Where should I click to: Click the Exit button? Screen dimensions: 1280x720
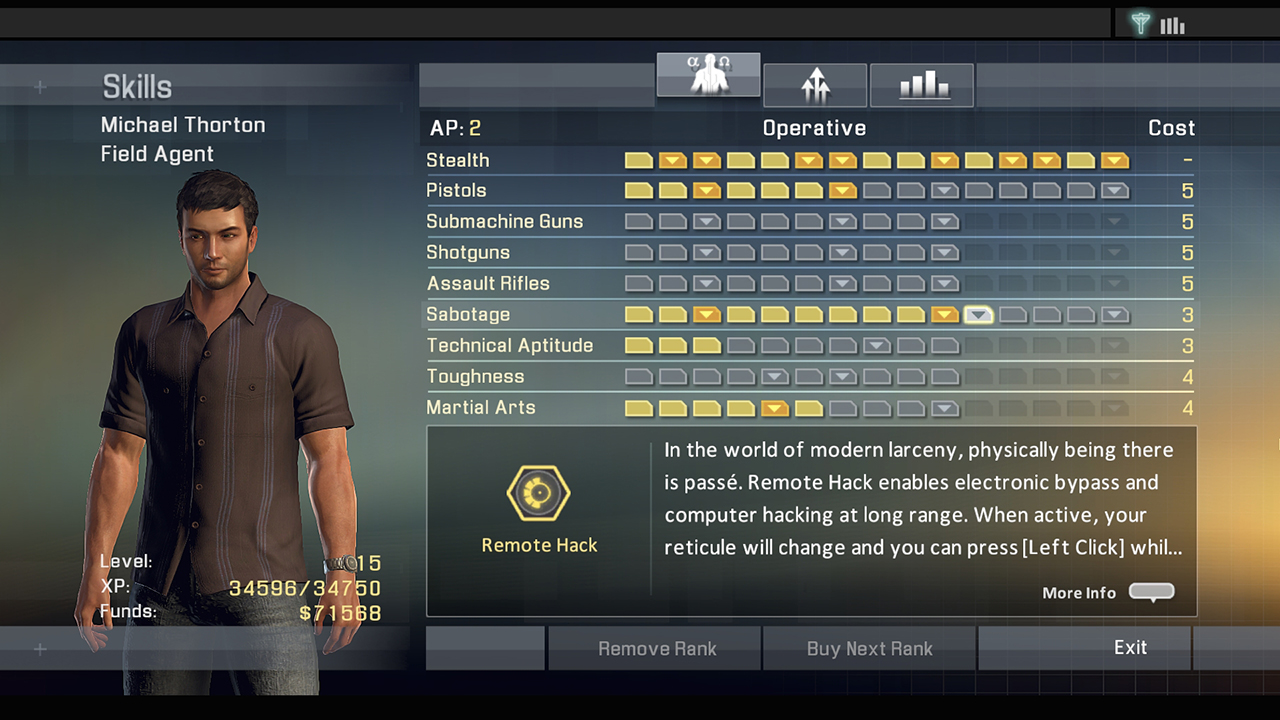coord(1130,647)
